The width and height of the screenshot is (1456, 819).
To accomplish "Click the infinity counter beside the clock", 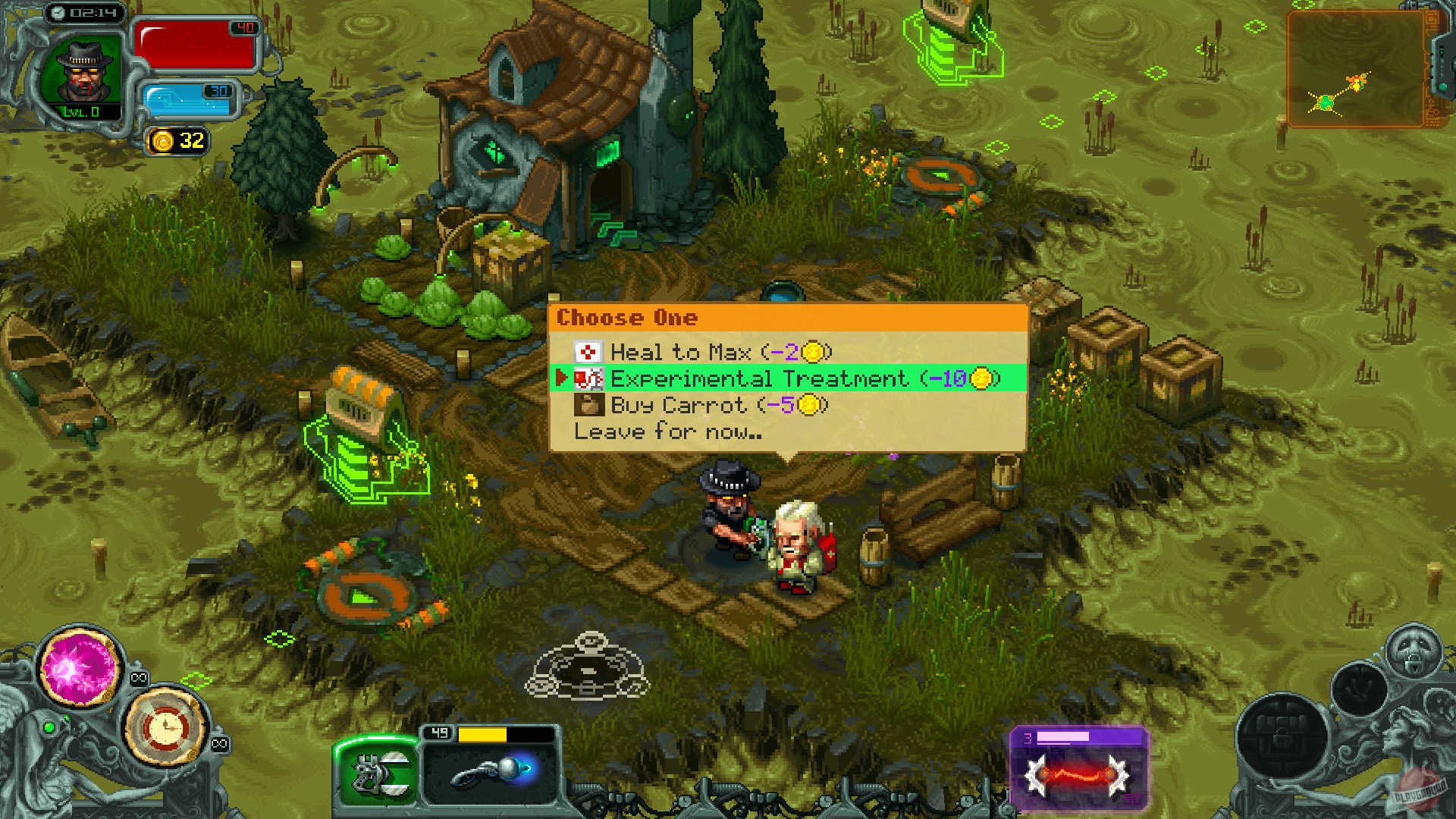I will click(219, 742).
